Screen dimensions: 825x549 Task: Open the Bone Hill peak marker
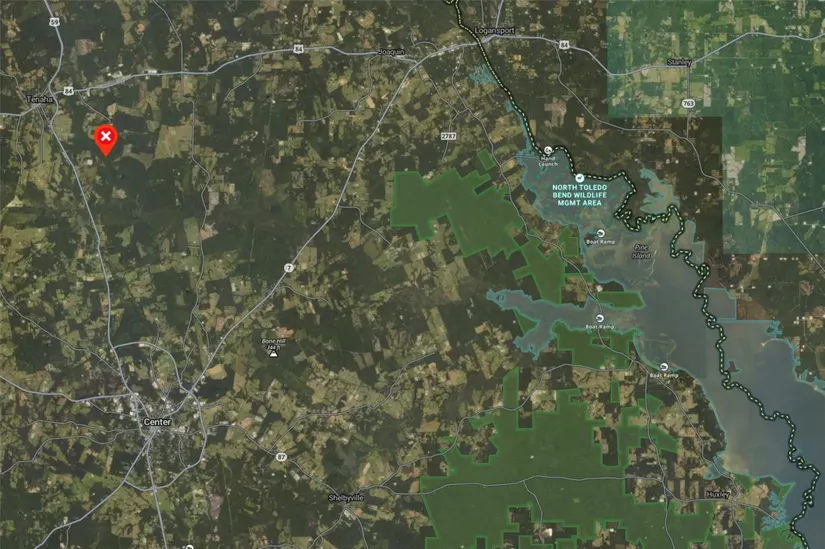(x=274, y=354)
